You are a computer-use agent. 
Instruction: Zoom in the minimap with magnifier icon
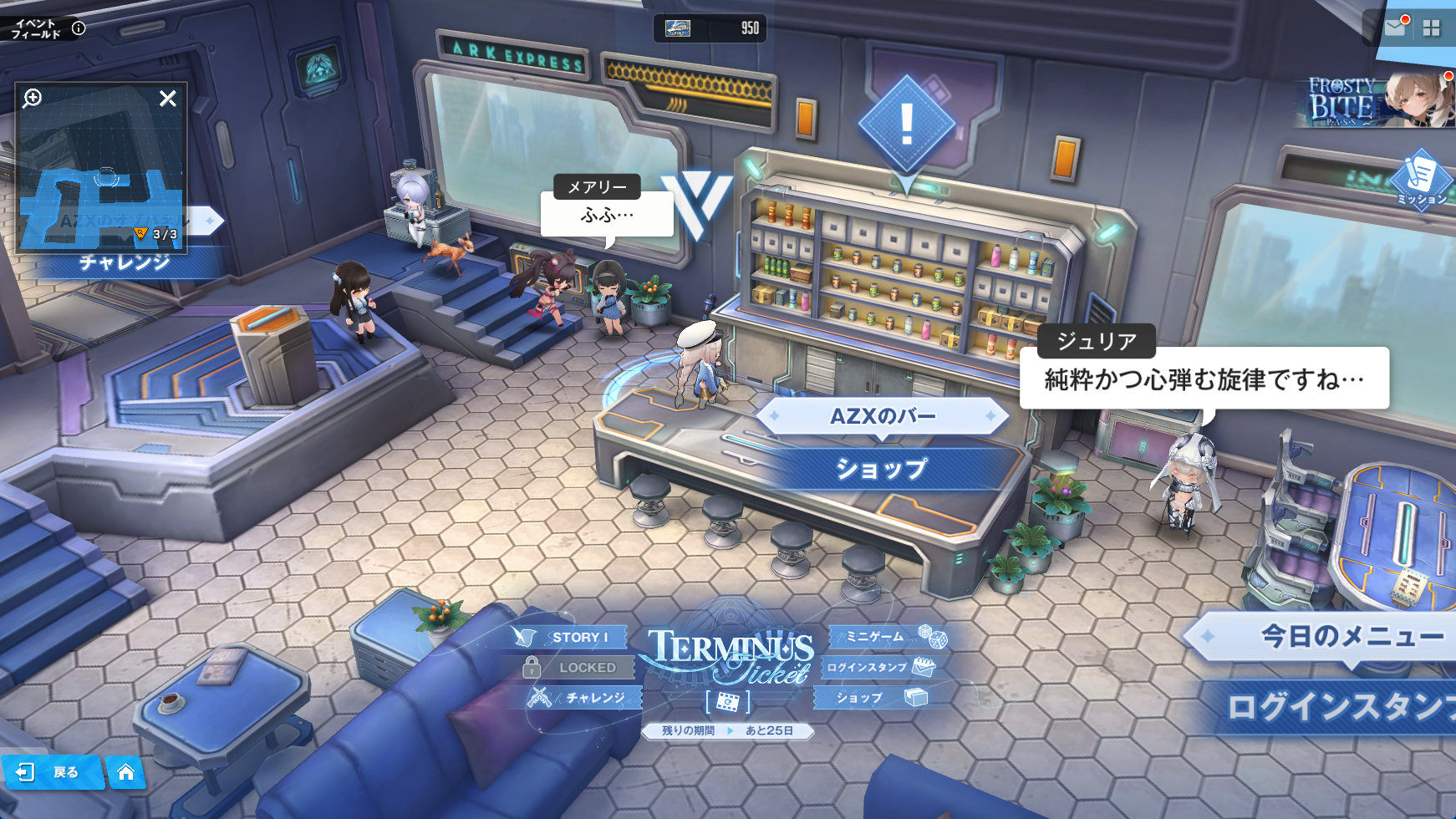33,99
